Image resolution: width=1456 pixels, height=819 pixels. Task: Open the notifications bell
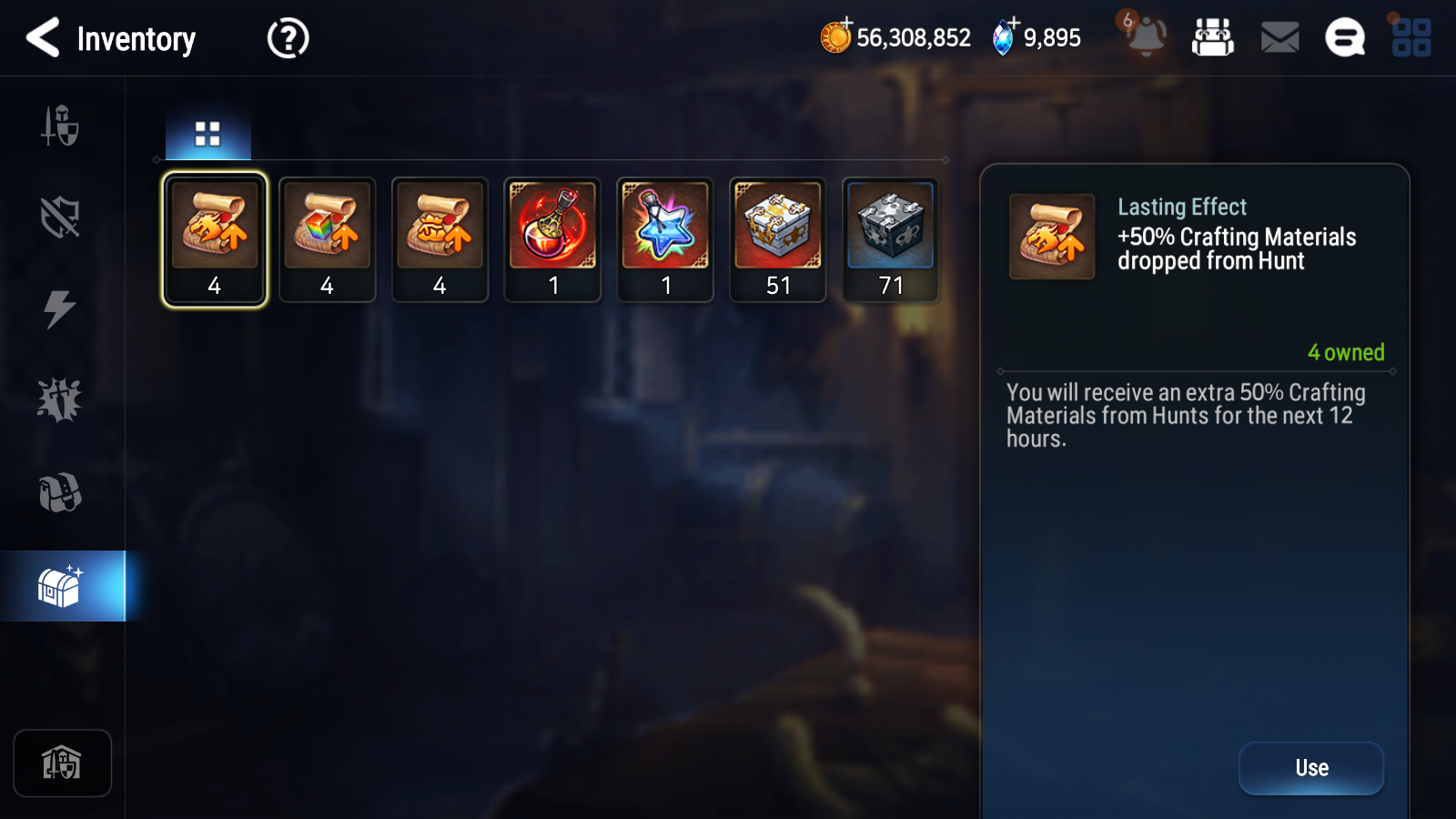[x=1147, y=38]
